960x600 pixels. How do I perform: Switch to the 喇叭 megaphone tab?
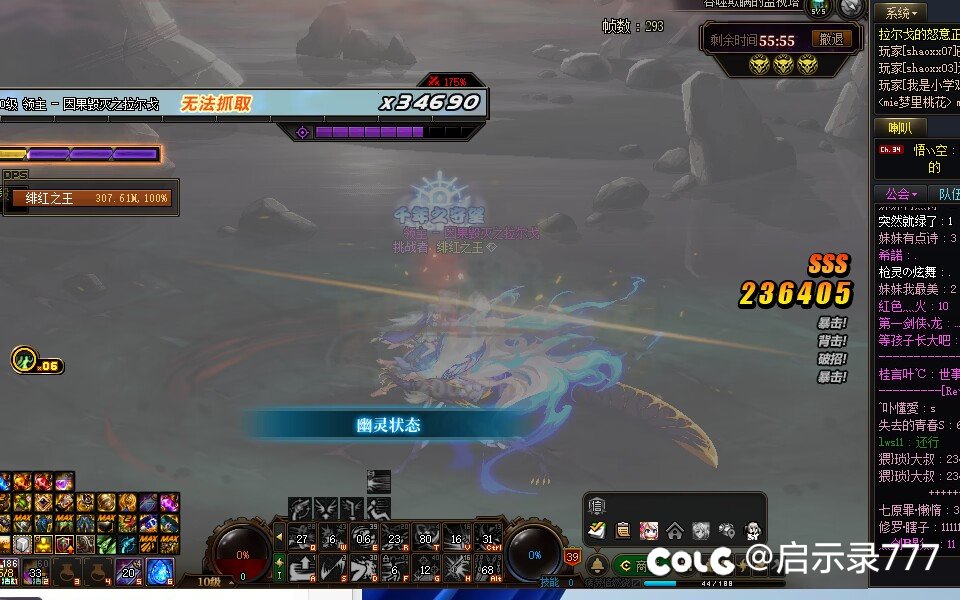click(900, 128)
